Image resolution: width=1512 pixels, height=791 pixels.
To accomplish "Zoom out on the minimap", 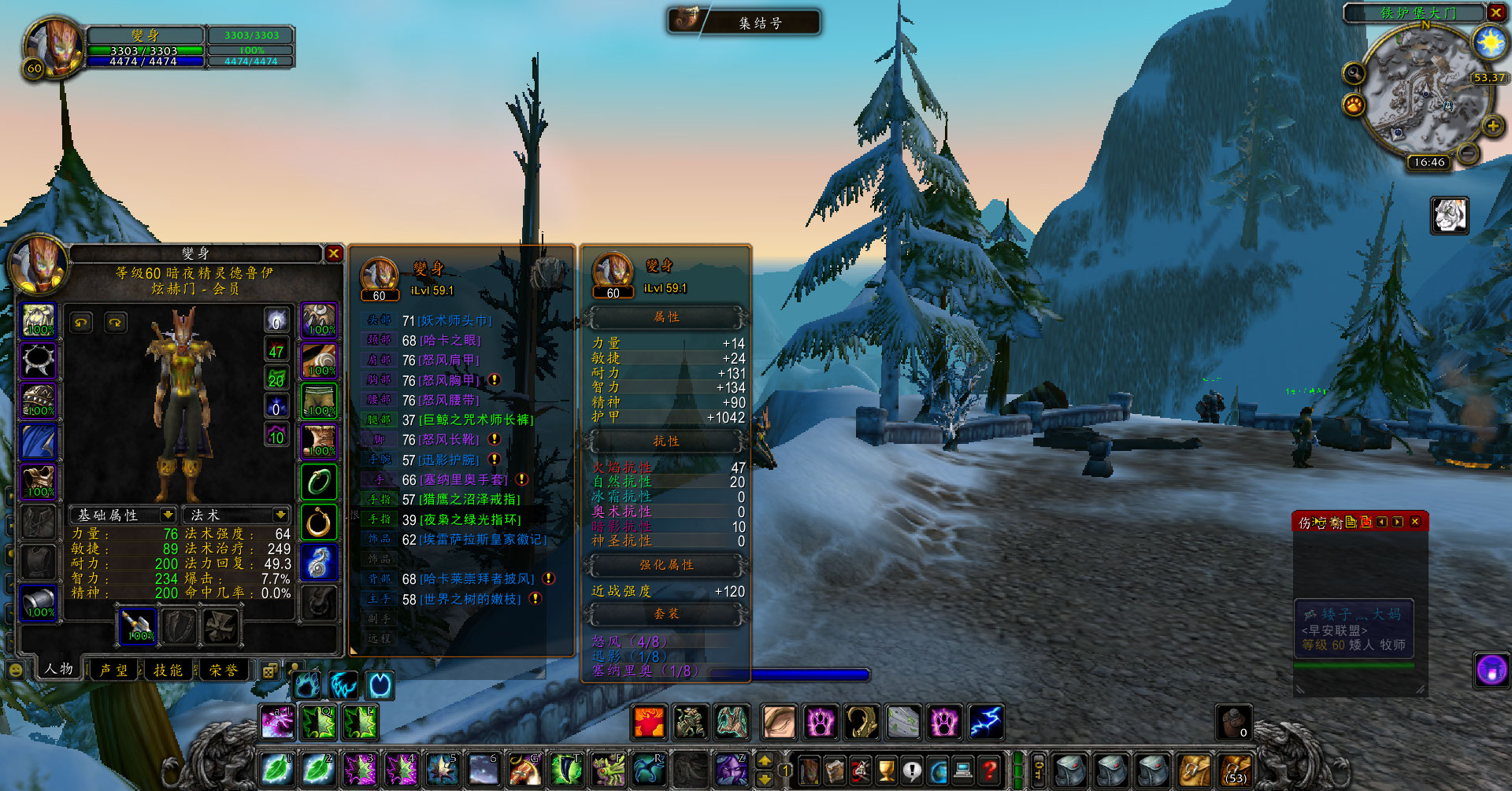I will pyautogui.click(x=1467, y=153).
